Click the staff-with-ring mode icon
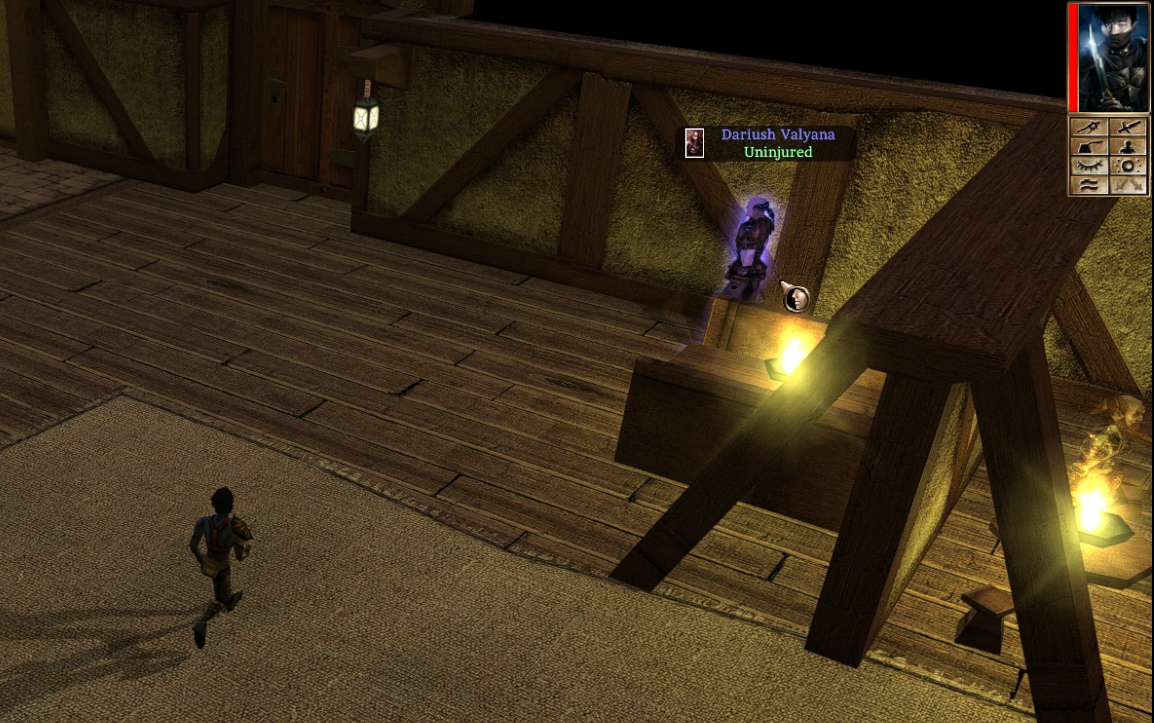1154x723 pixels. [1090, 127]
